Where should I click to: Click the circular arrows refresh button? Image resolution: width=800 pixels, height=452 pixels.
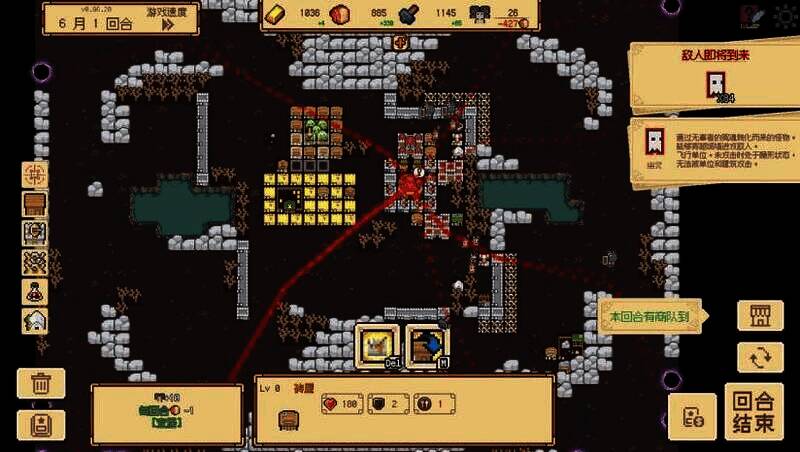point(760,357)
